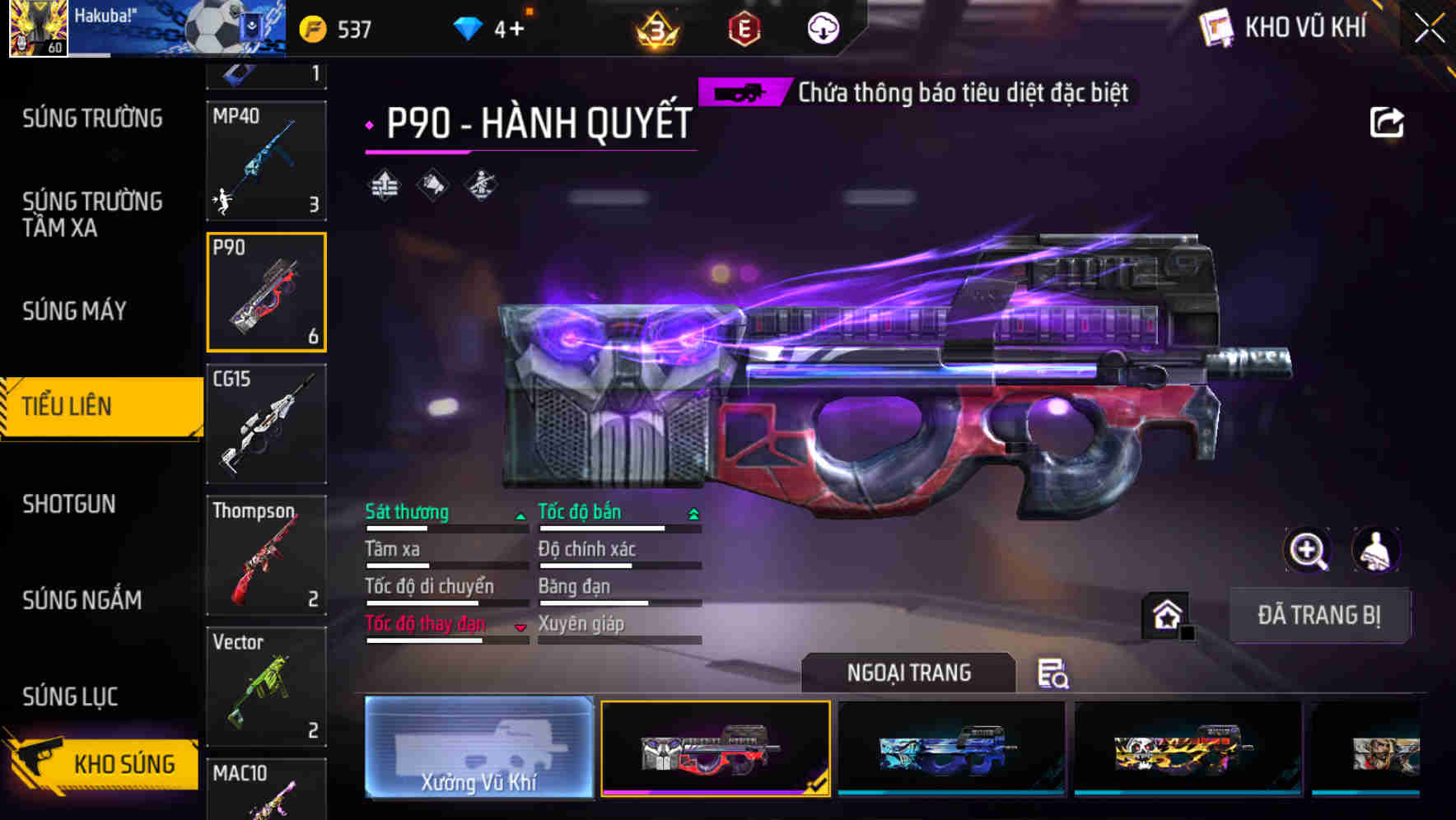Open the magnifier zoom preview for the P90
The image size is (1456, 820).
point(1309,550)
